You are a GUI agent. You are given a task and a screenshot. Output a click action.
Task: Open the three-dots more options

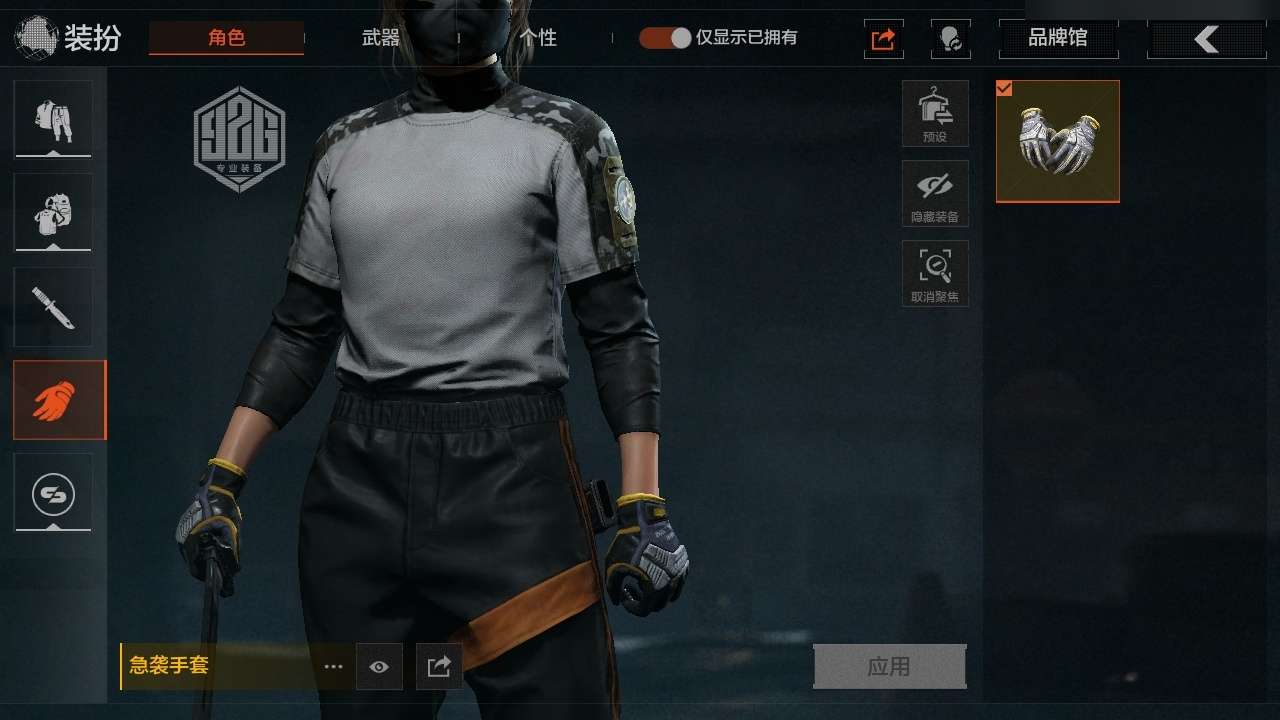(x=333, y=666)
